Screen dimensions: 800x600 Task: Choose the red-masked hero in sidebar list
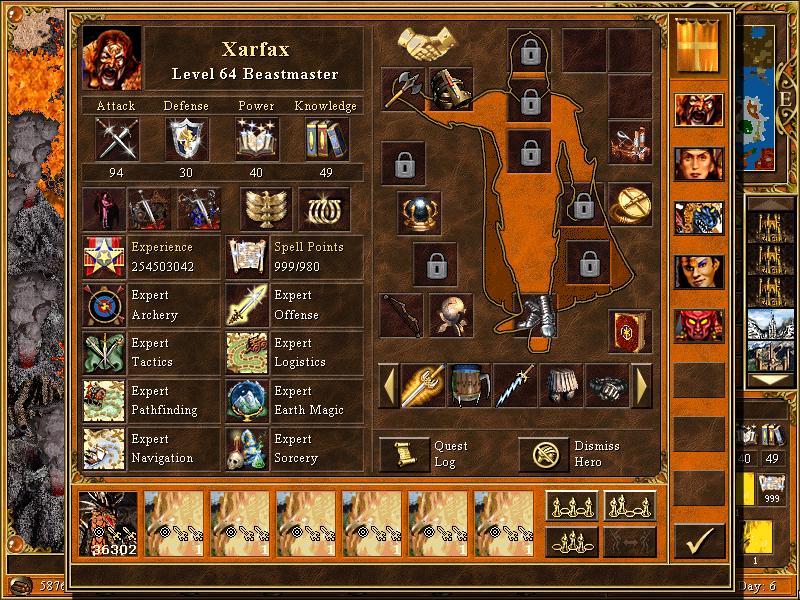699,326
